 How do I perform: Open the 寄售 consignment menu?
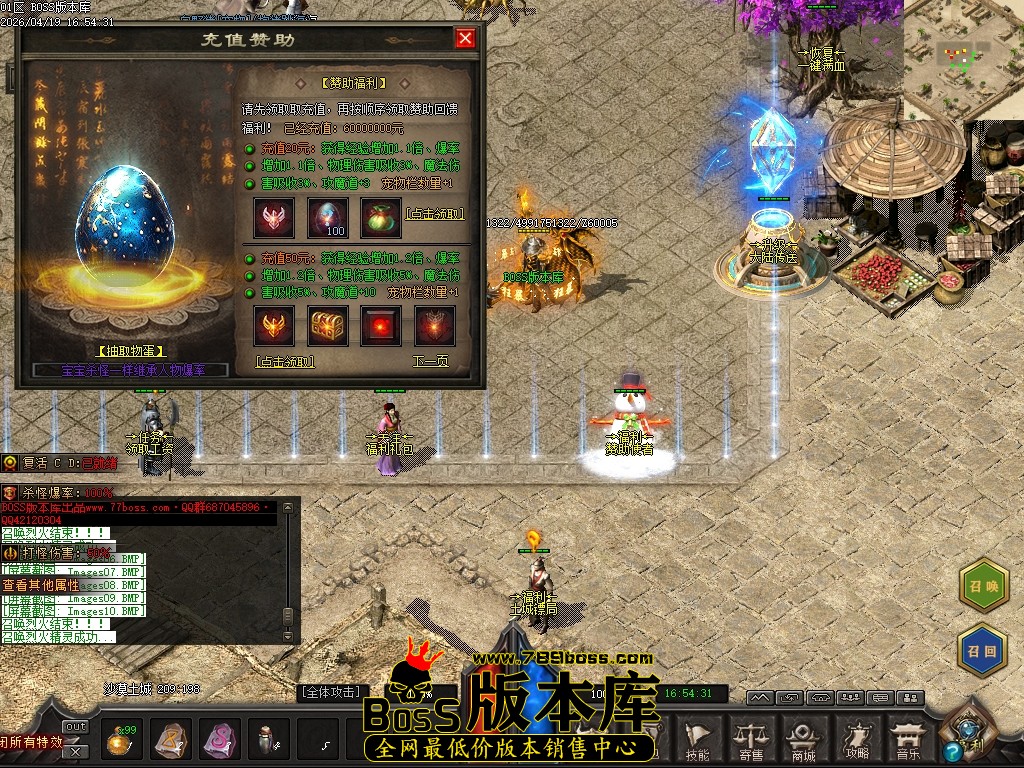point(751,741)
